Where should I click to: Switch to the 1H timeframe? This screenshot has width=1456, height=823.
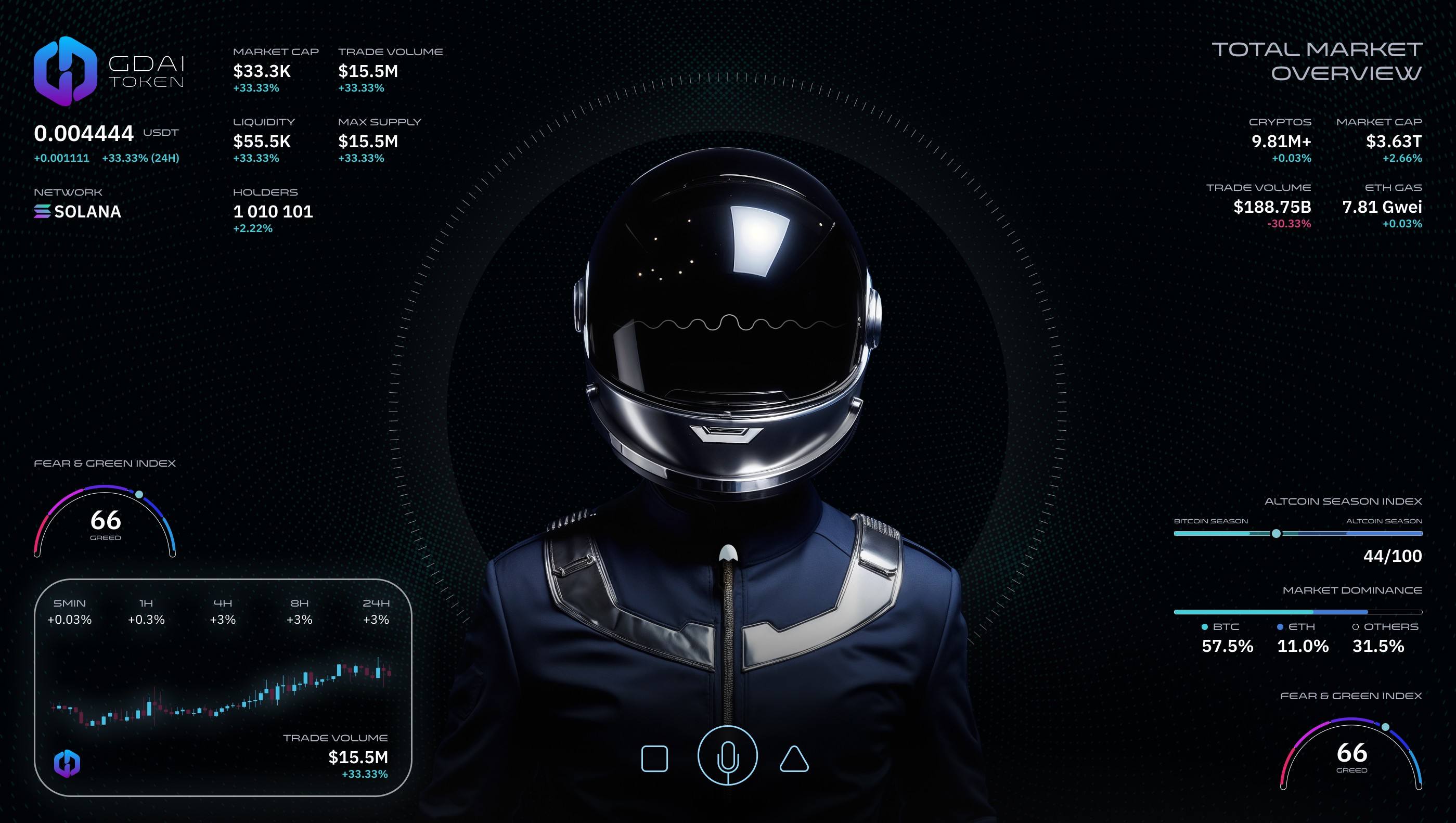146,612
